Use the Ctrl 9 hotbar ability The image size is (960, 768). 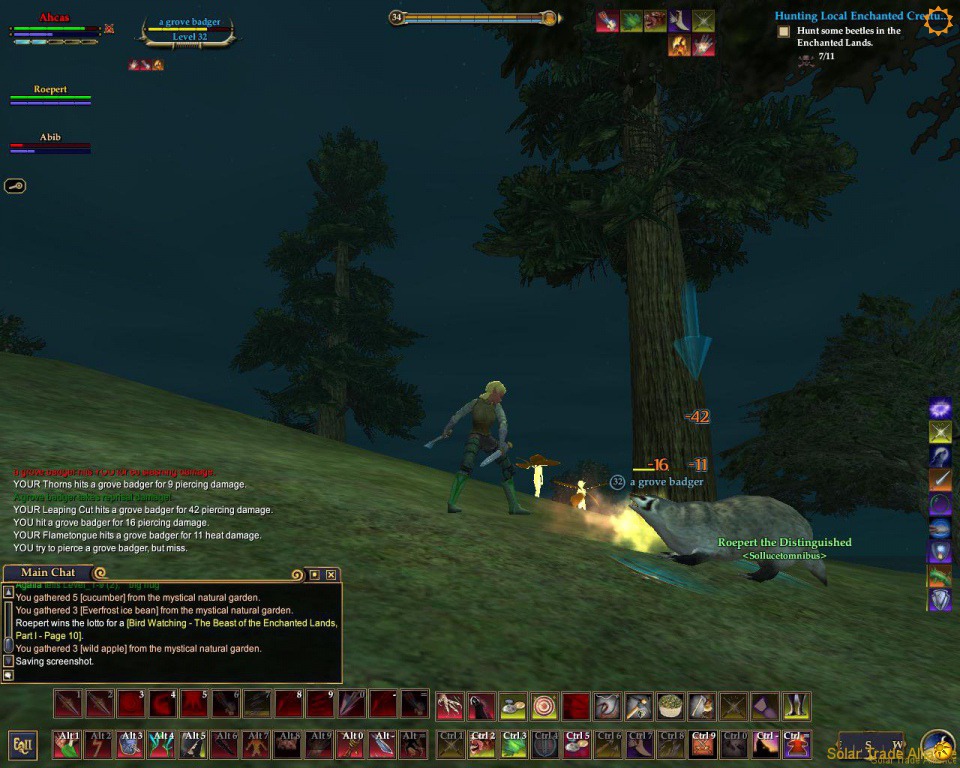703,745
